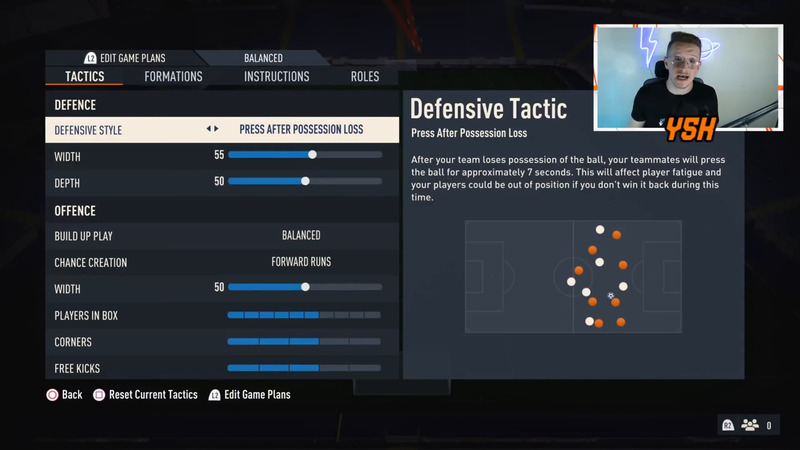The width and height of the screenshot is (800, 450).
Task: Cycle defensive style with the arrows
Action: [212, 130]
